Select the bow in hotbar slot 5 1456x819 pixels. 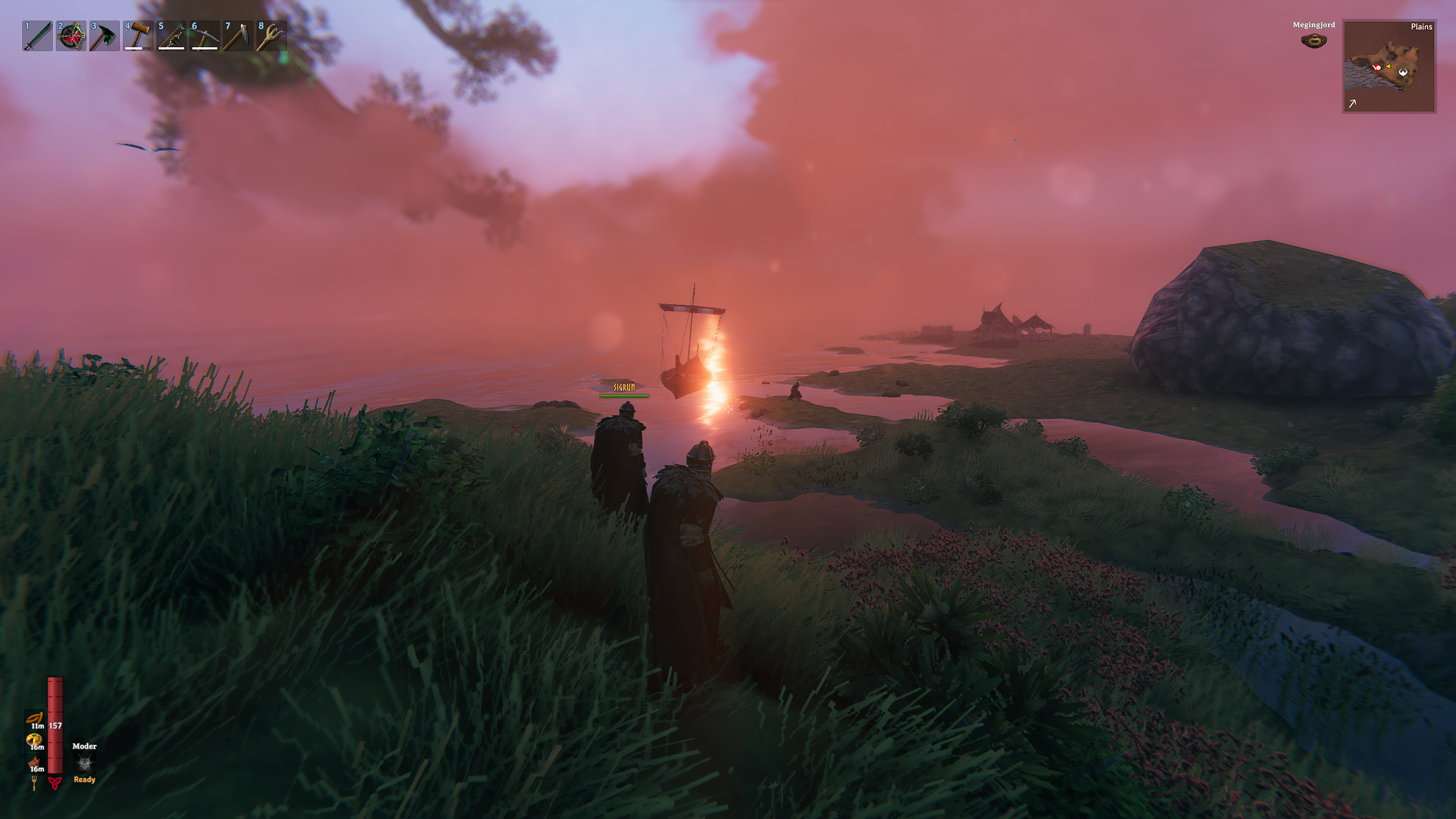click(x=172, y=36)
